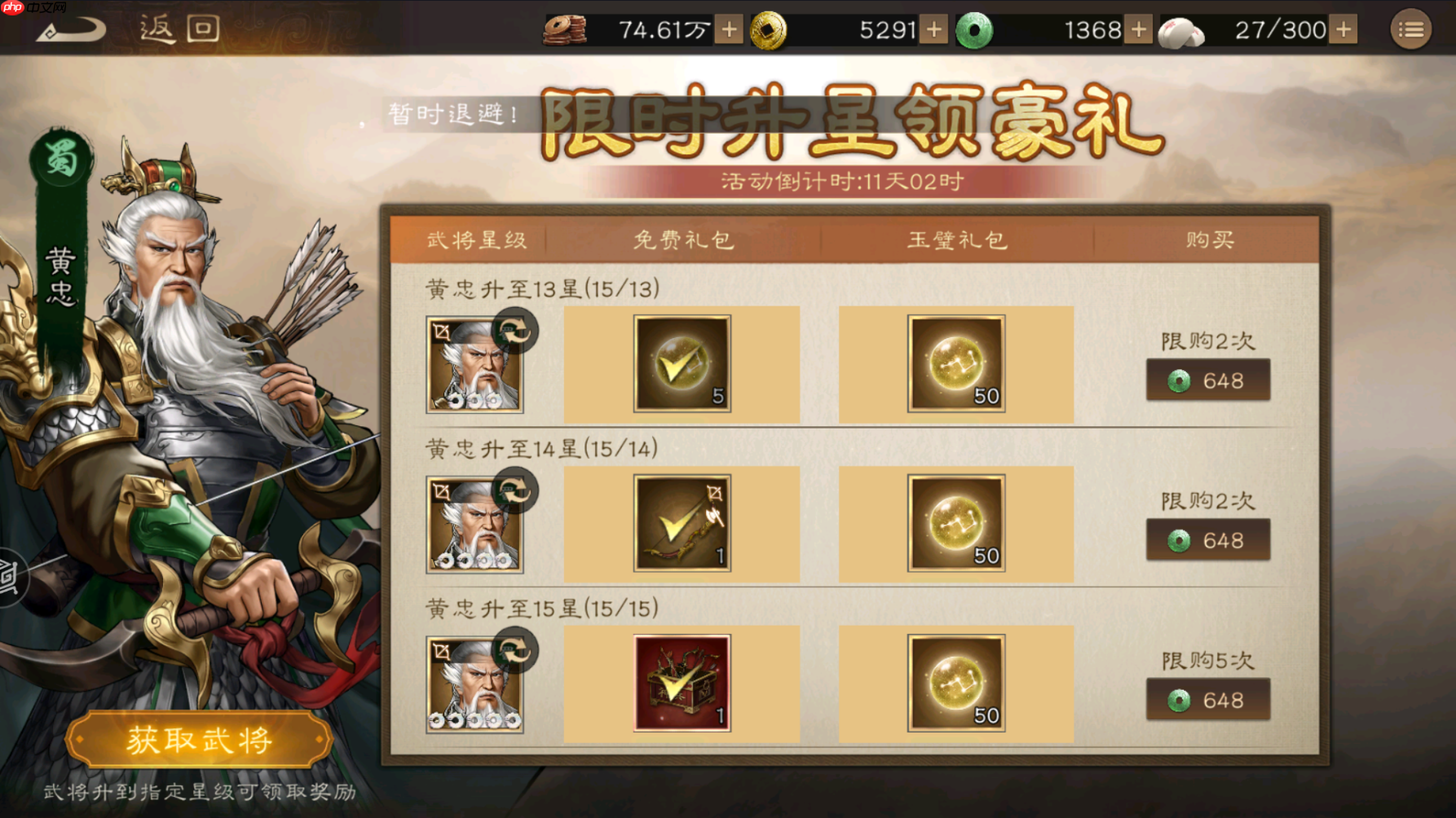Click the copper coins currency icon
Viewport: 1456px width, 818px height.
pyautogui.click(x=568, y=30)
